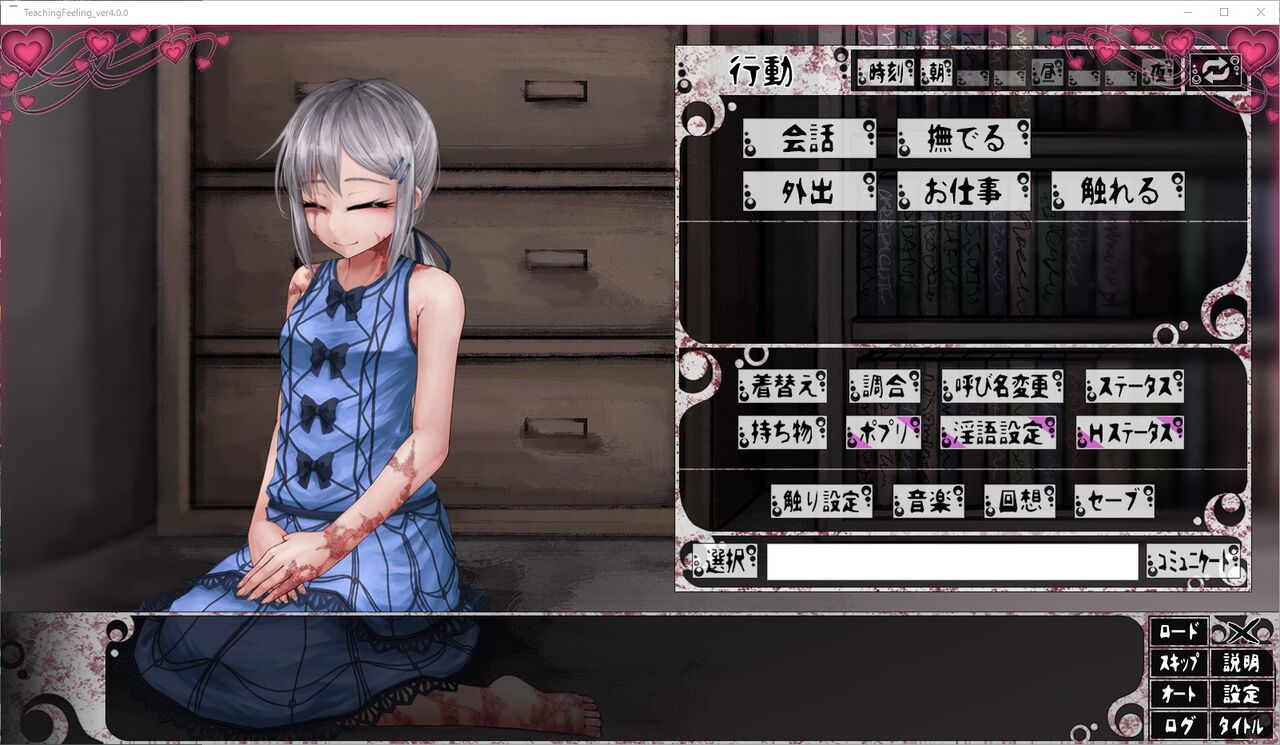Enable オート auto mode

pyautogui.click(x=1180, y=694)
